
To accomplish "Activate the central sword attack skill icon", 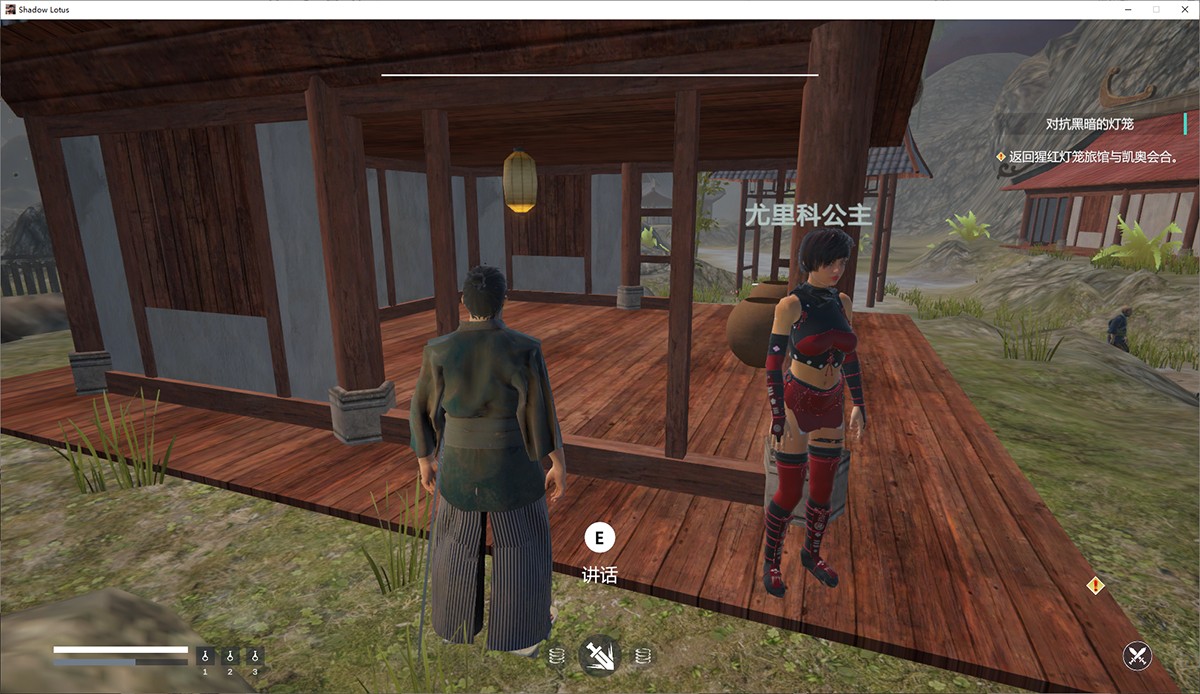I will [x=600, y=656].
